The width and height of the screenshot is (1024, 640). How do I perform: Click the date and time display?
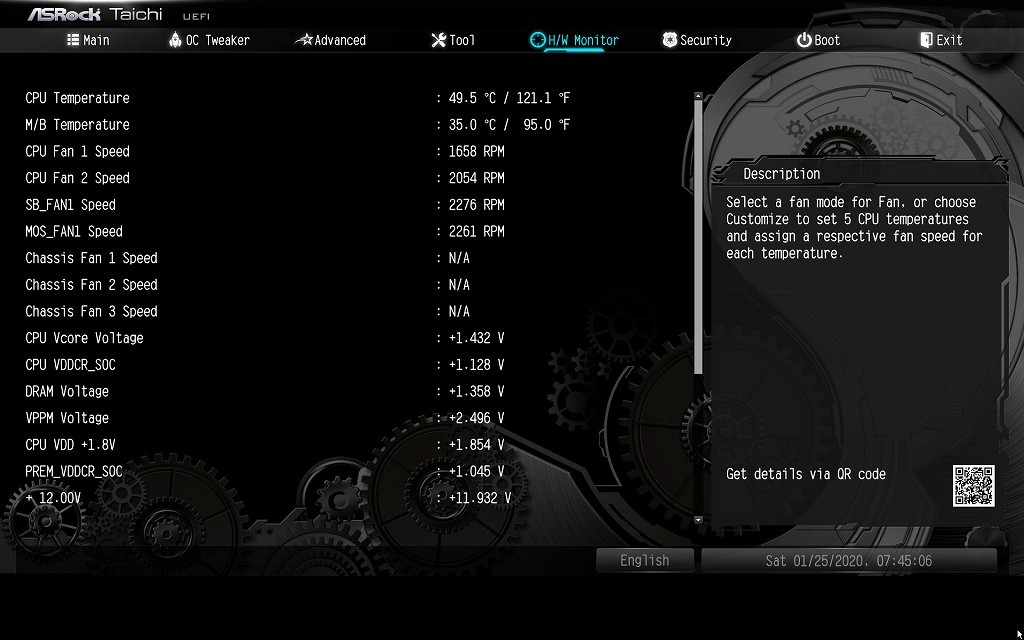848,561
